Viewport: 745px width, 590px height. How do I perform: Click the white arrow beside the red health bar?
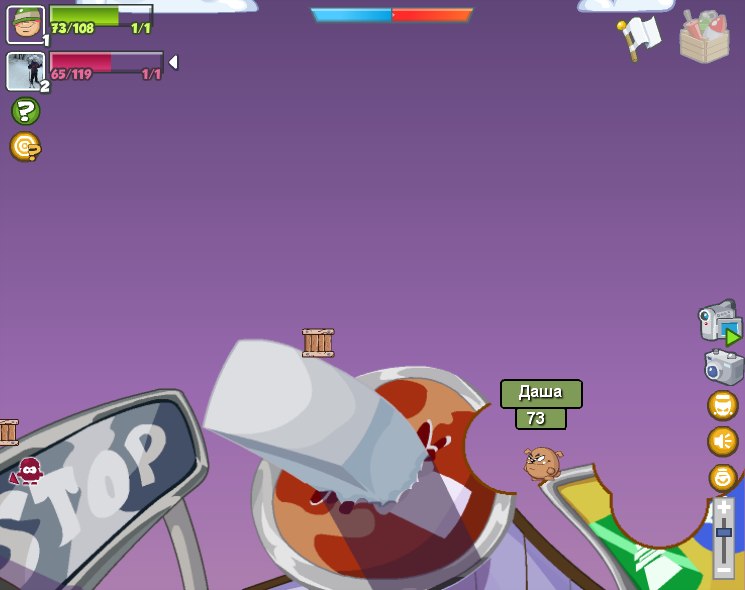[x=173, y=62]
